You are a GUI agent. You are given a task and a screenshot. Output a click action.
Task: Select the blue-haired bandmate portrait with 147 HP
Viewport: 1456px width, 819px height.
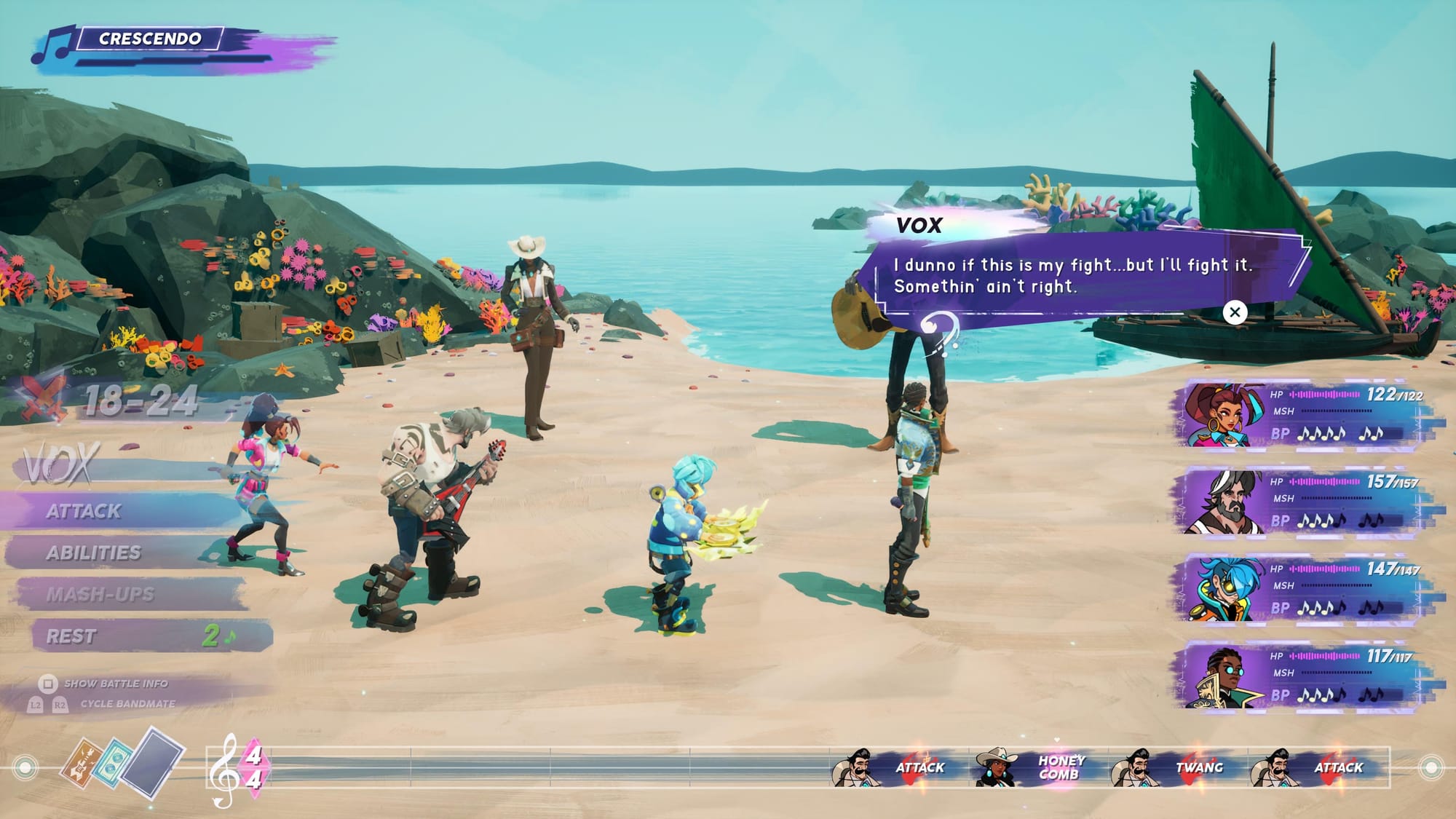click(x=1223, y=590)
